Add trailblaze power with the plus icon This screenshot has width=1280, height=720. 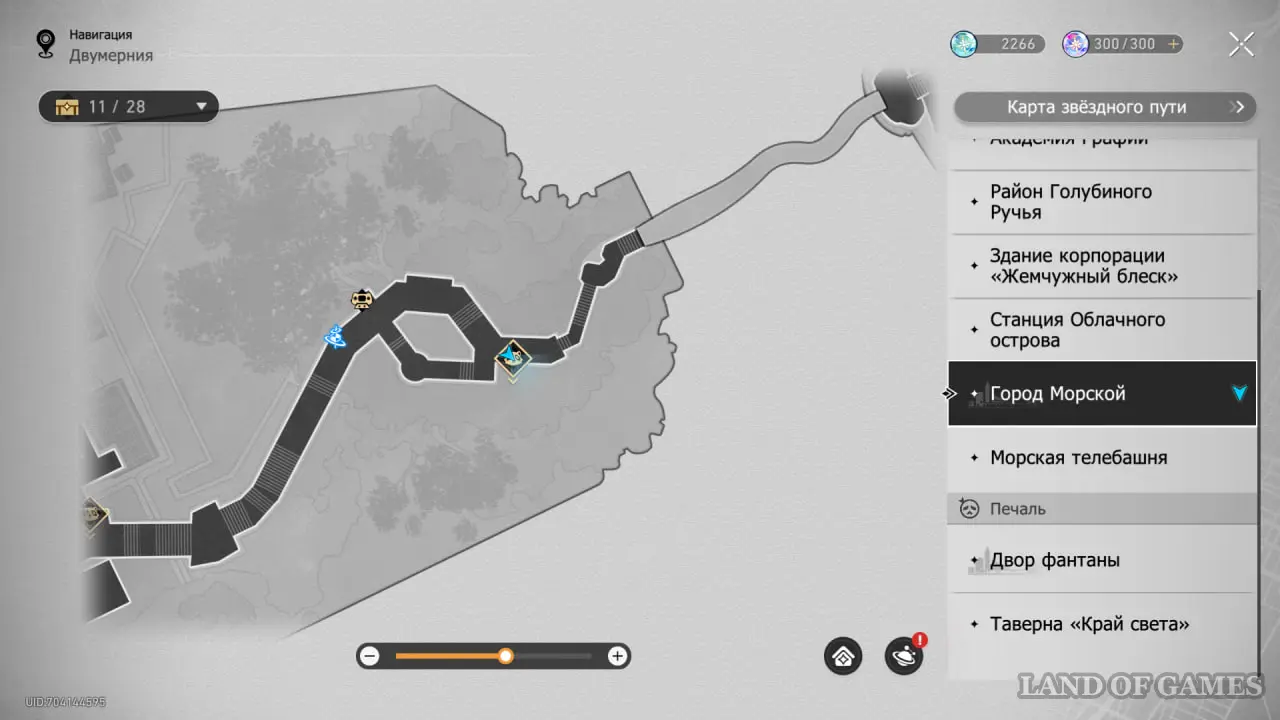pyautogui.click(x=1173, y=44)
